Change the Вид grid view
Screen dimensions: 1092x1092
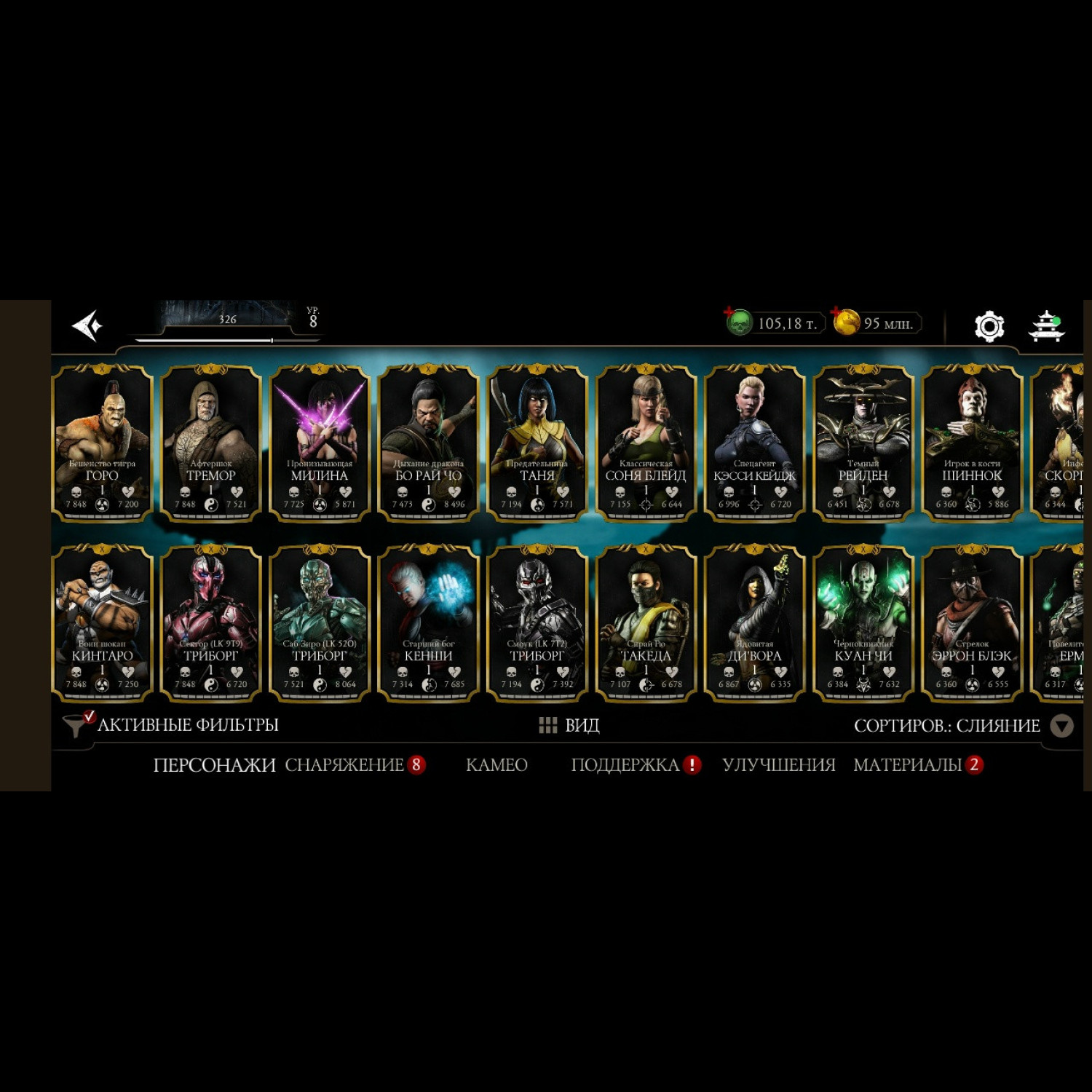coord(569,725)
